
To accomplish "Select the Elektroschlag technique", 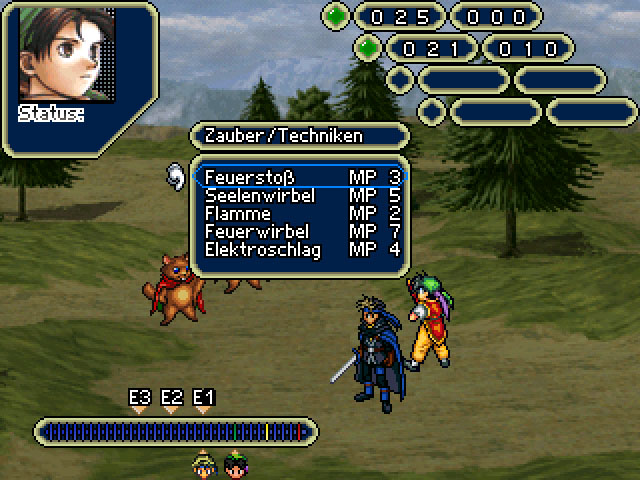I will point(262,249).
